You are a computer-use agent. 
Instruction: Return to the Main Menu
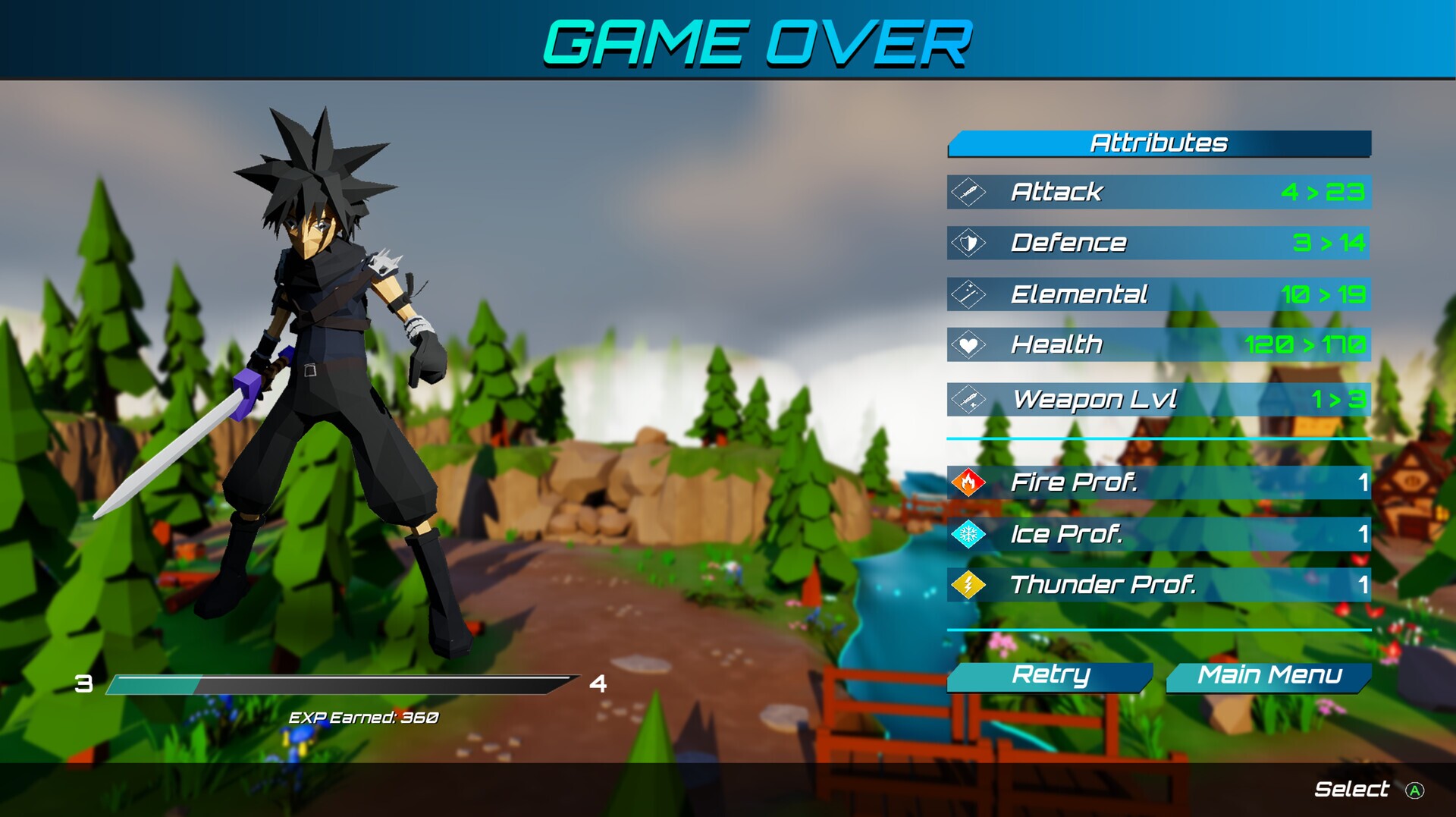point(1269,676)
